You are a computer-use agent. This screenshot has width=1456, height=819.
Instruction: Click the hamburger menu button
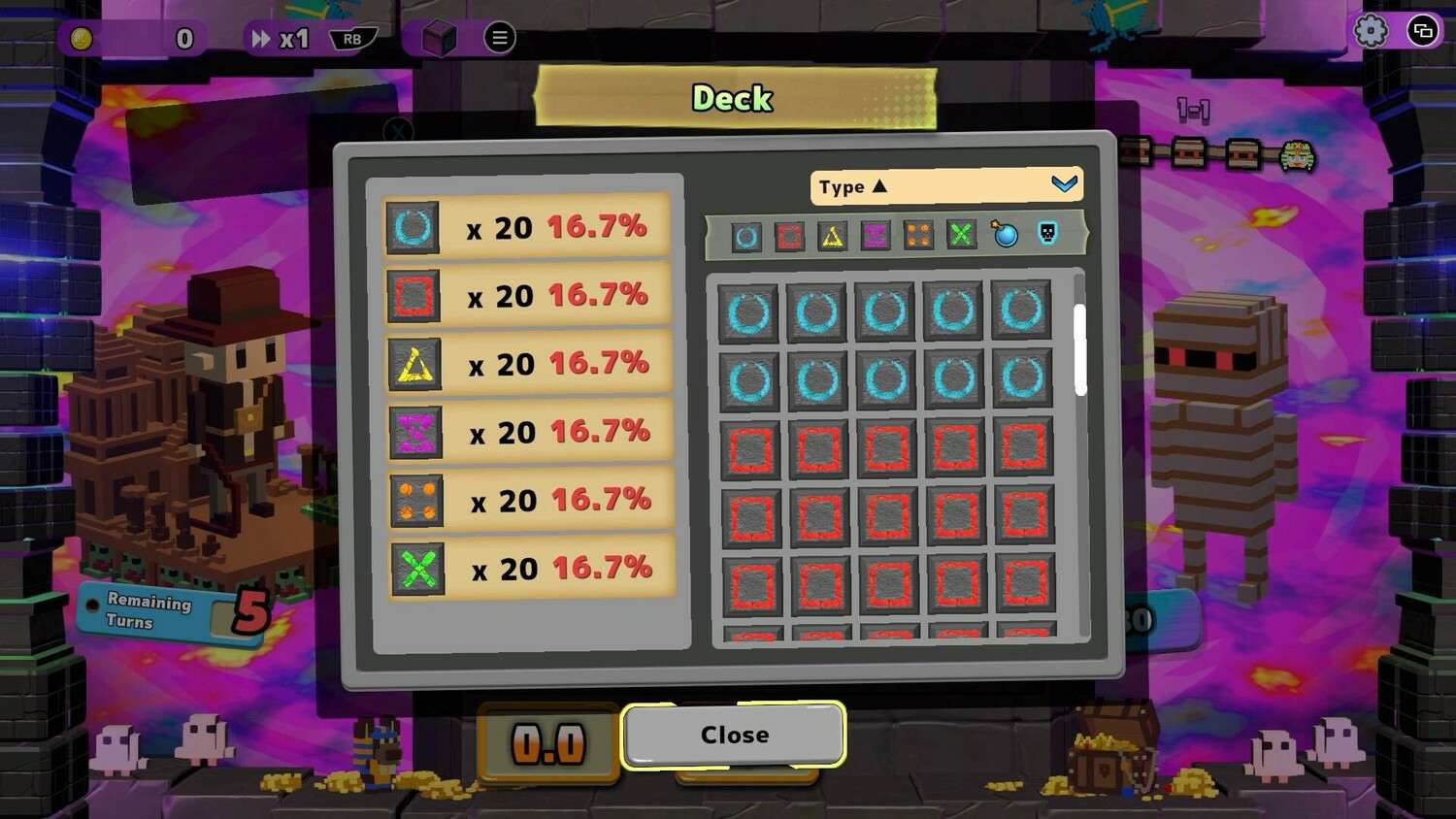pyautogui.click(x=499, y=38)
